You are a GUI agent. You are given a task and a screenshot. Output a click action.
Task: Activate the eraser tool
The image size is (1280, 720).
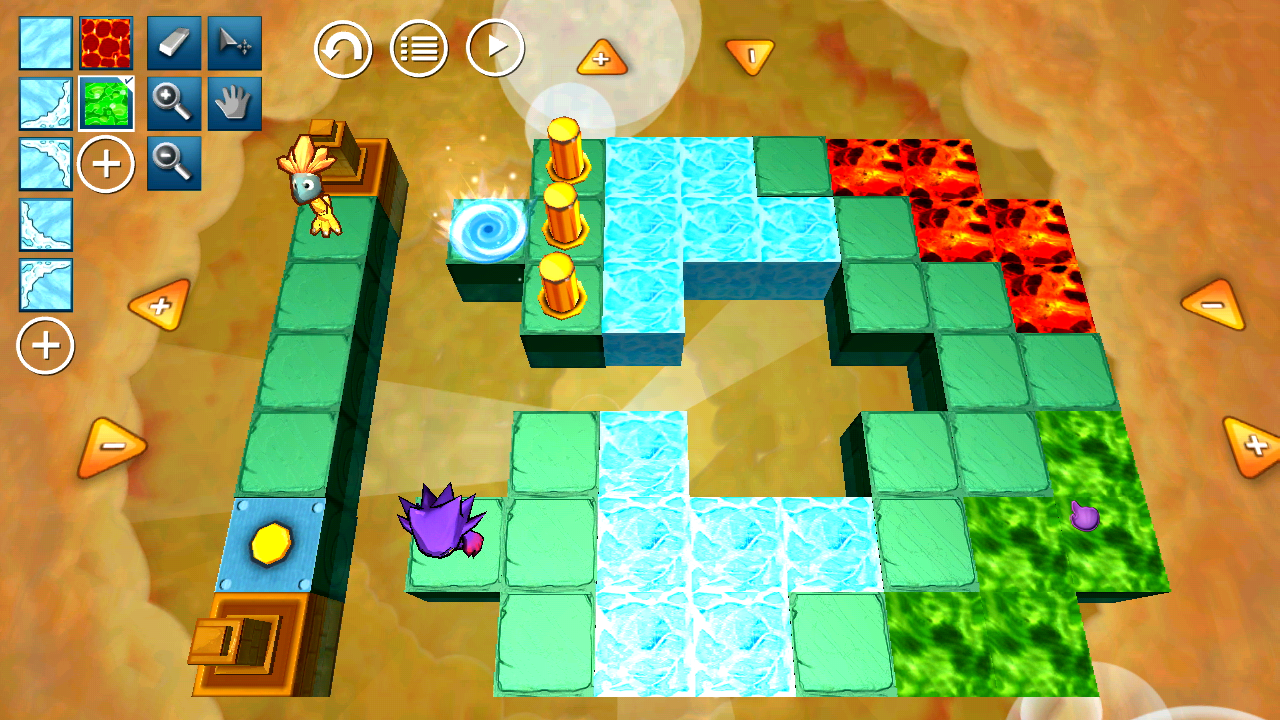coord(174,43)
